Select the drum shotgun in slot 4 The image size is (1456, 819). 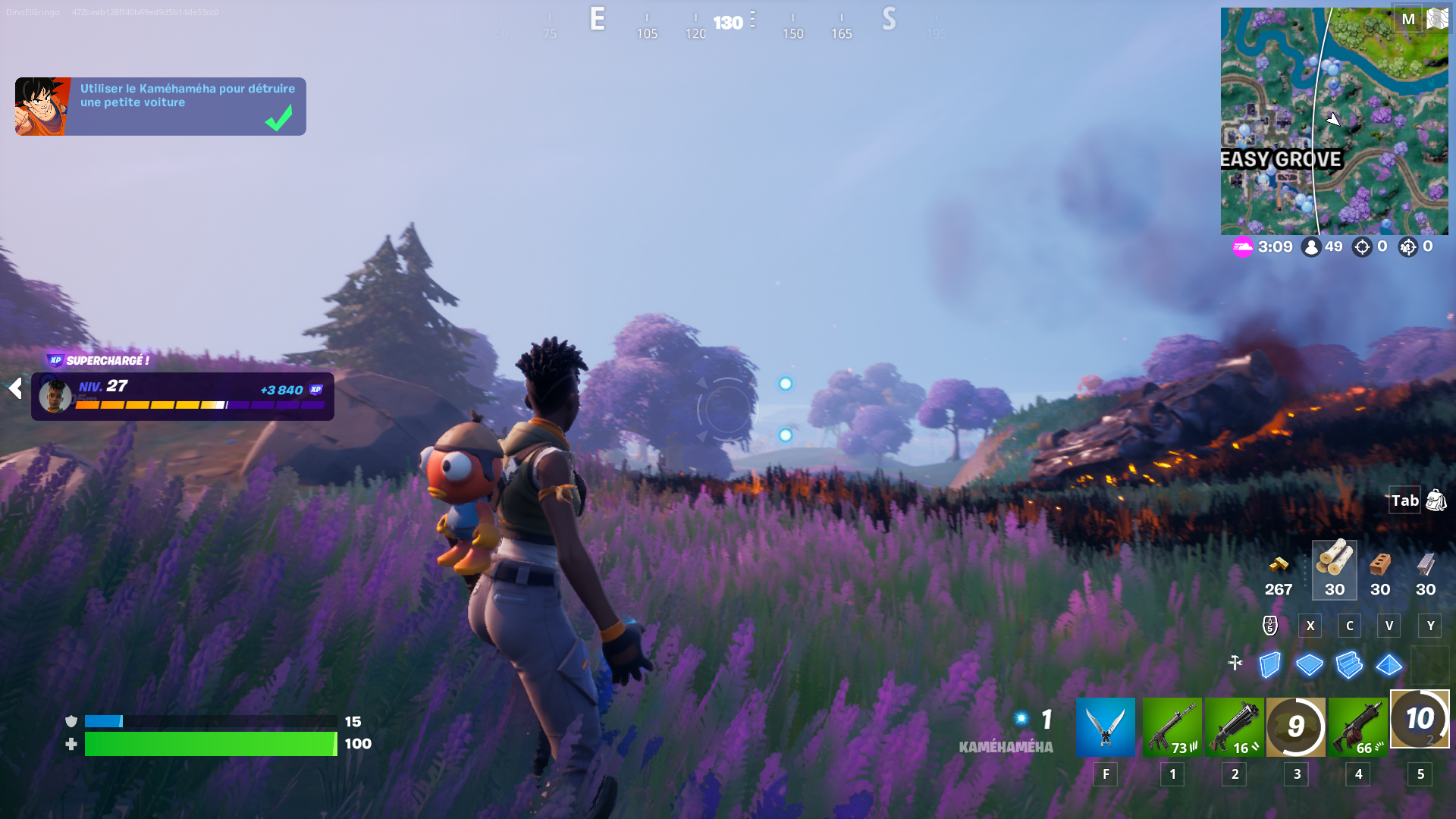coord(1357,726)
